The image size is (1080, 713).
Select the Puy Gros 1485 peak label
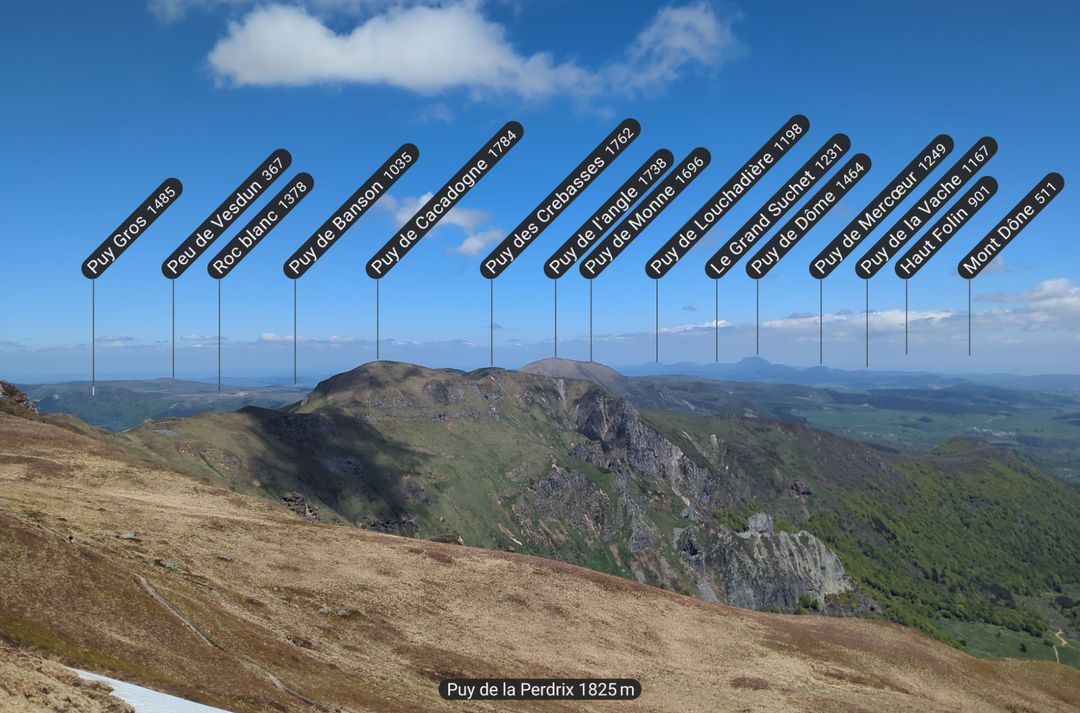click(x=132, y=228)
